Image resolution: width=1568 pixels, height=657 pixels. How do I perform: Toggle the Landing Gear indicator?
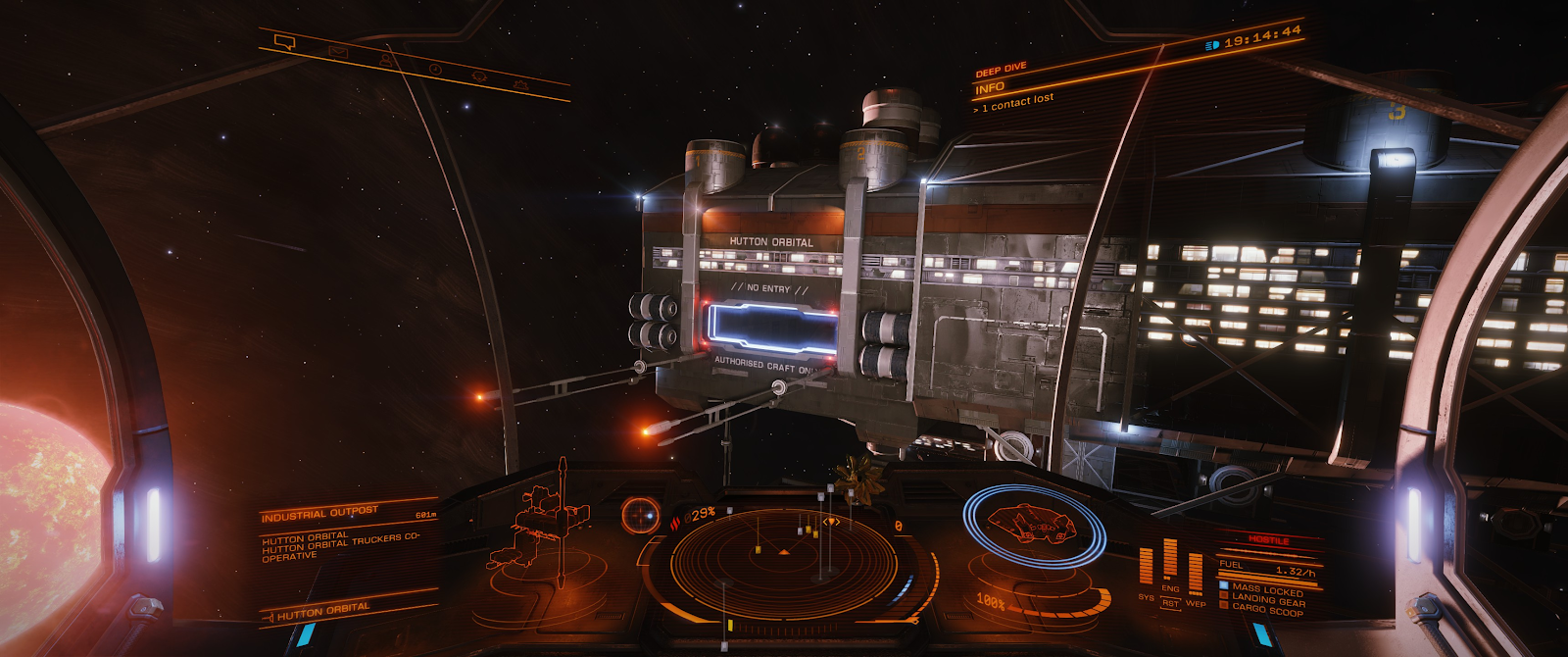tap(1266, 600)
